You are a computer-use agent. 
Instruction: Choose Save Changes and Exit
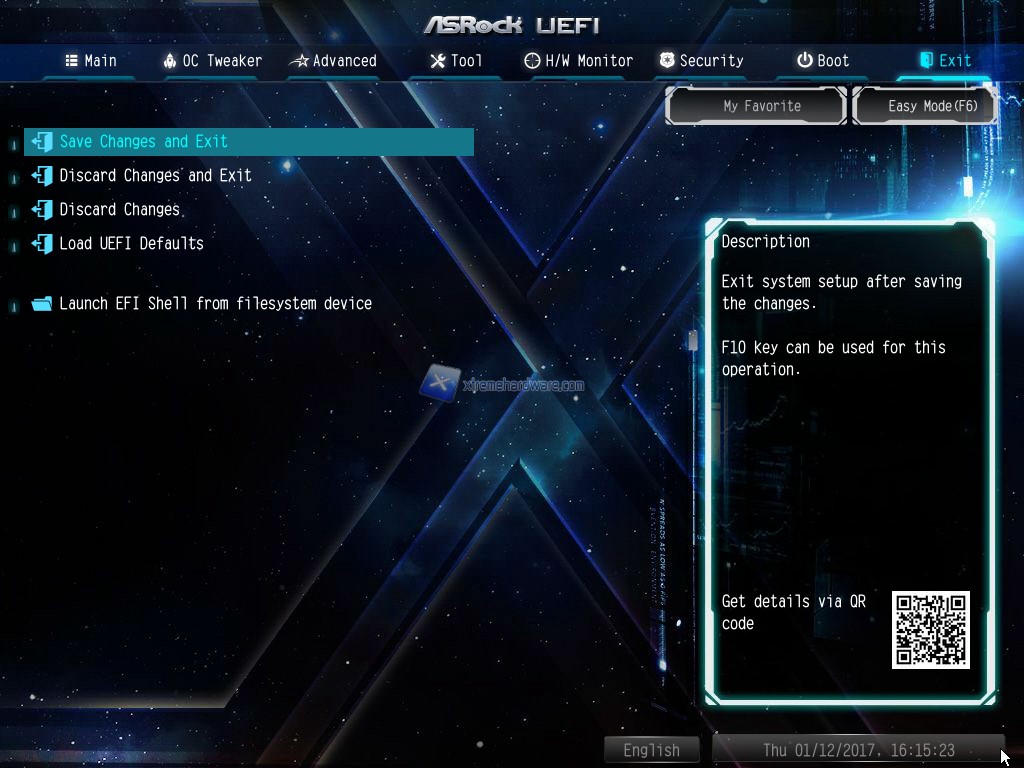(144, 142)
